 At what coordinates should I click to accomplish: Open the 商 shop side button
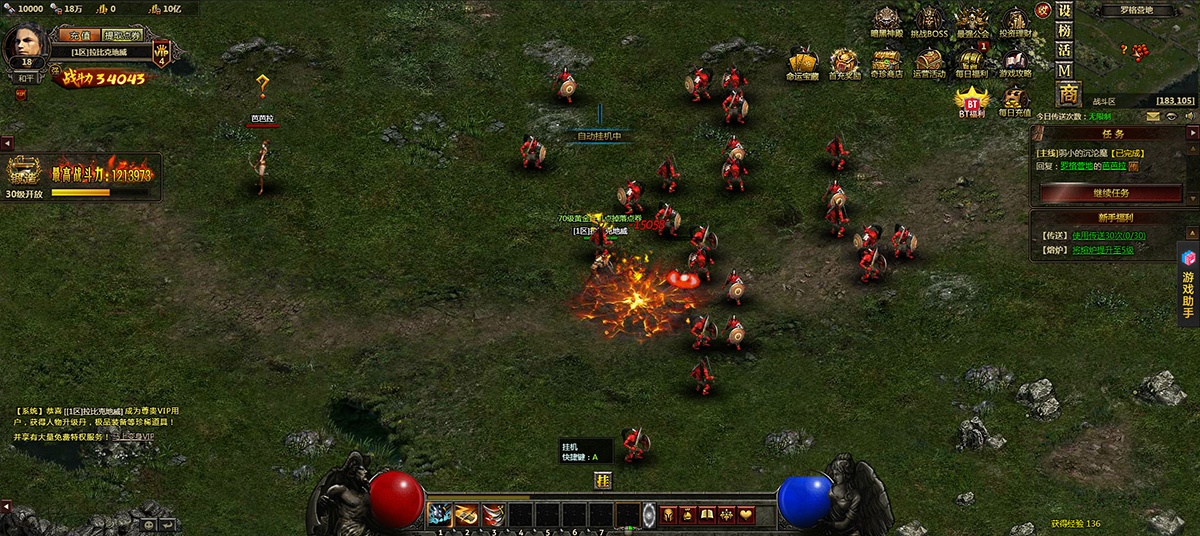[x=1068, y=93]
